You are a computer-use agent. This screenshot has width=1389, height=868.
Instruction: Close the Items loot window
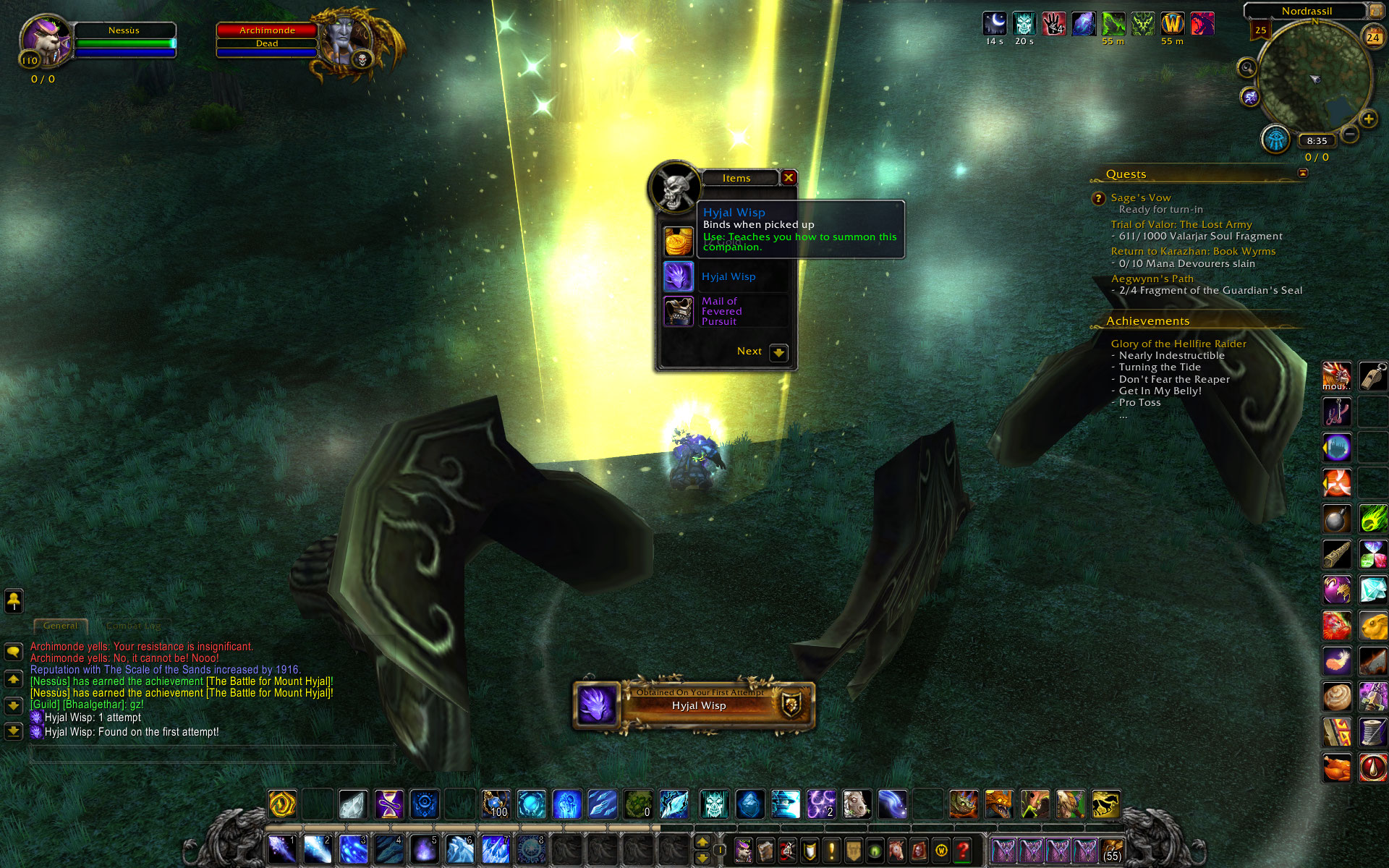[x=789, y=178]
